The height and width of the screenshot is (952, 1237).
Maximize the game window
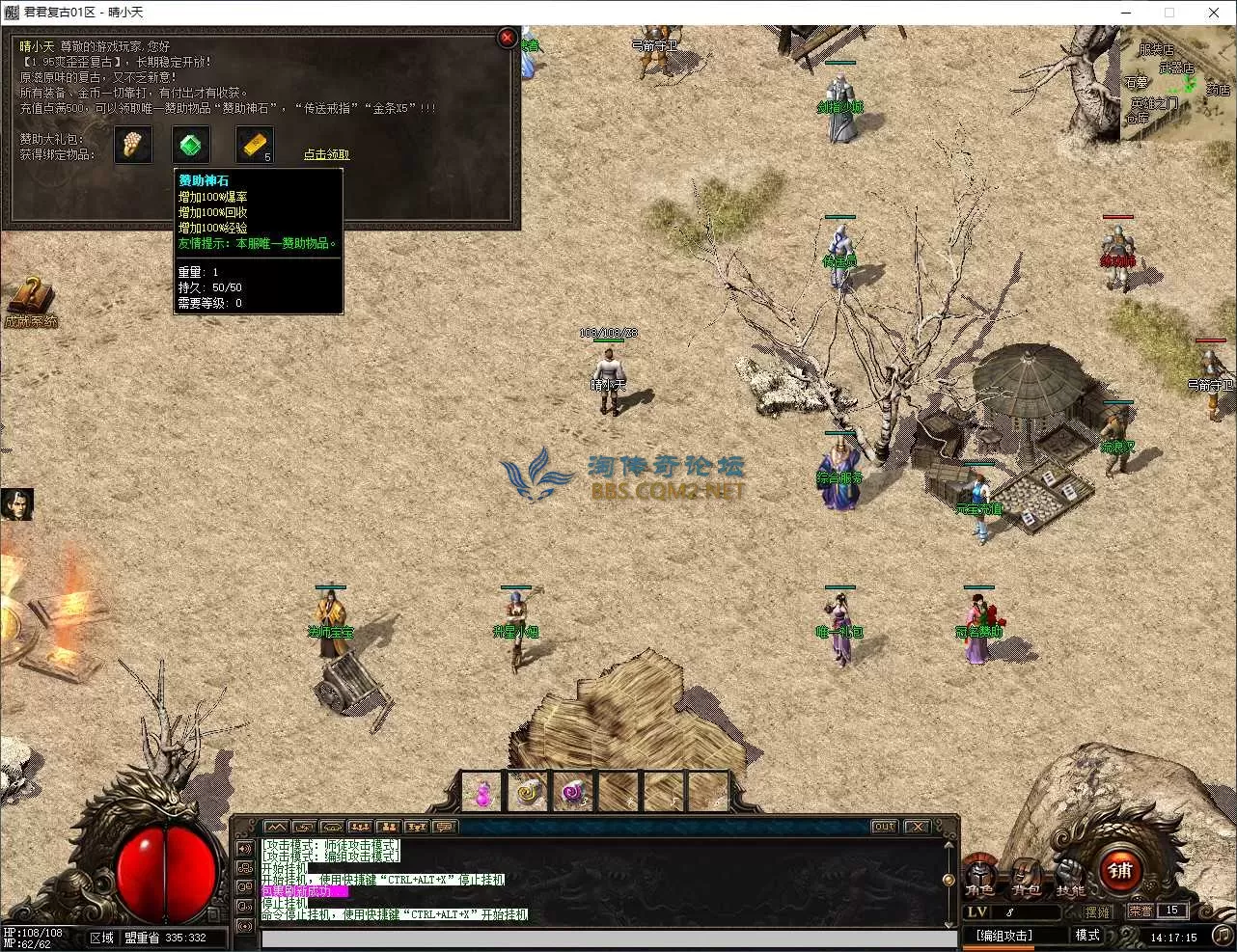(x=1169, y=13)
